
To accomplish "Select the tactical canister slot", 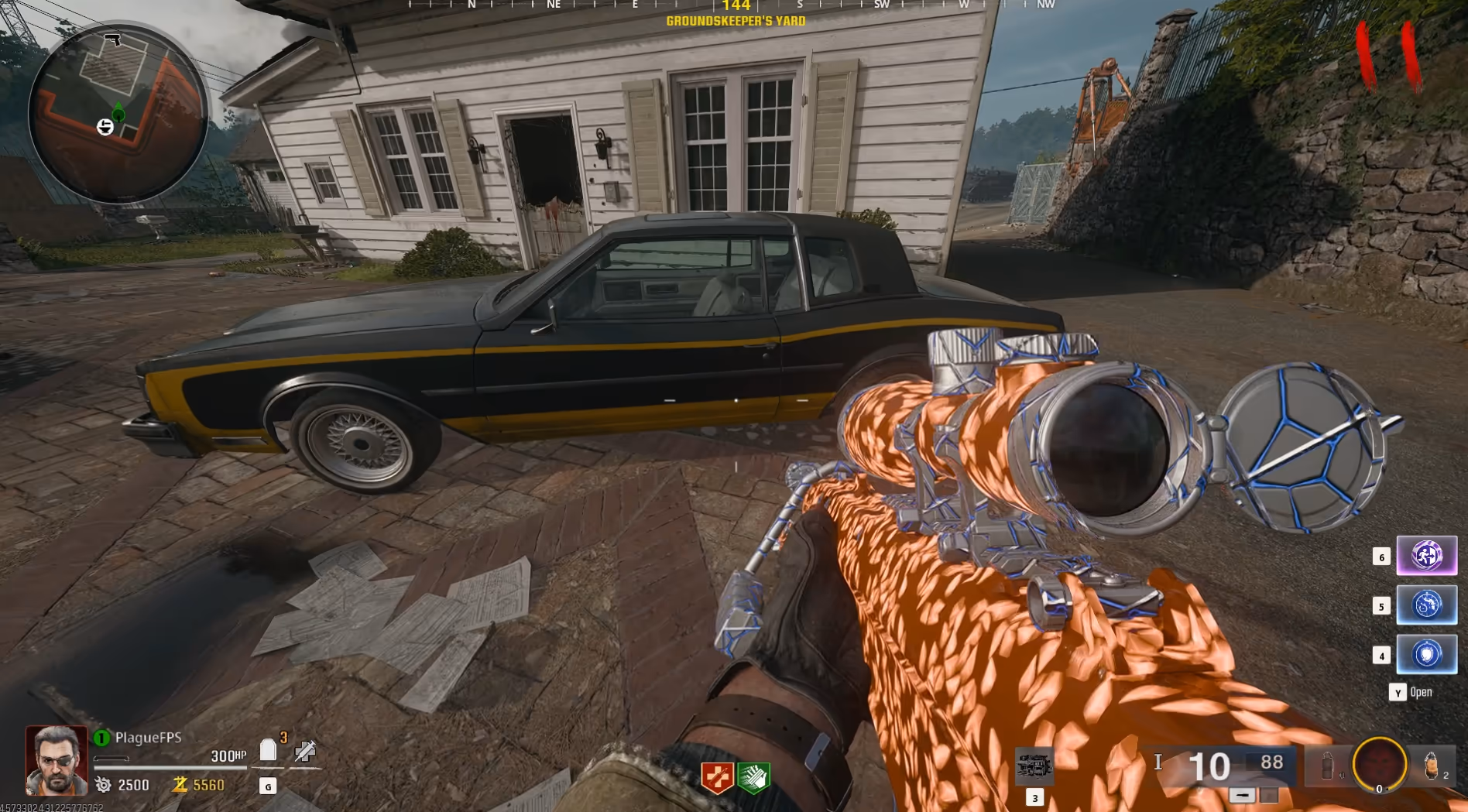I will (x=1327, y=766).
